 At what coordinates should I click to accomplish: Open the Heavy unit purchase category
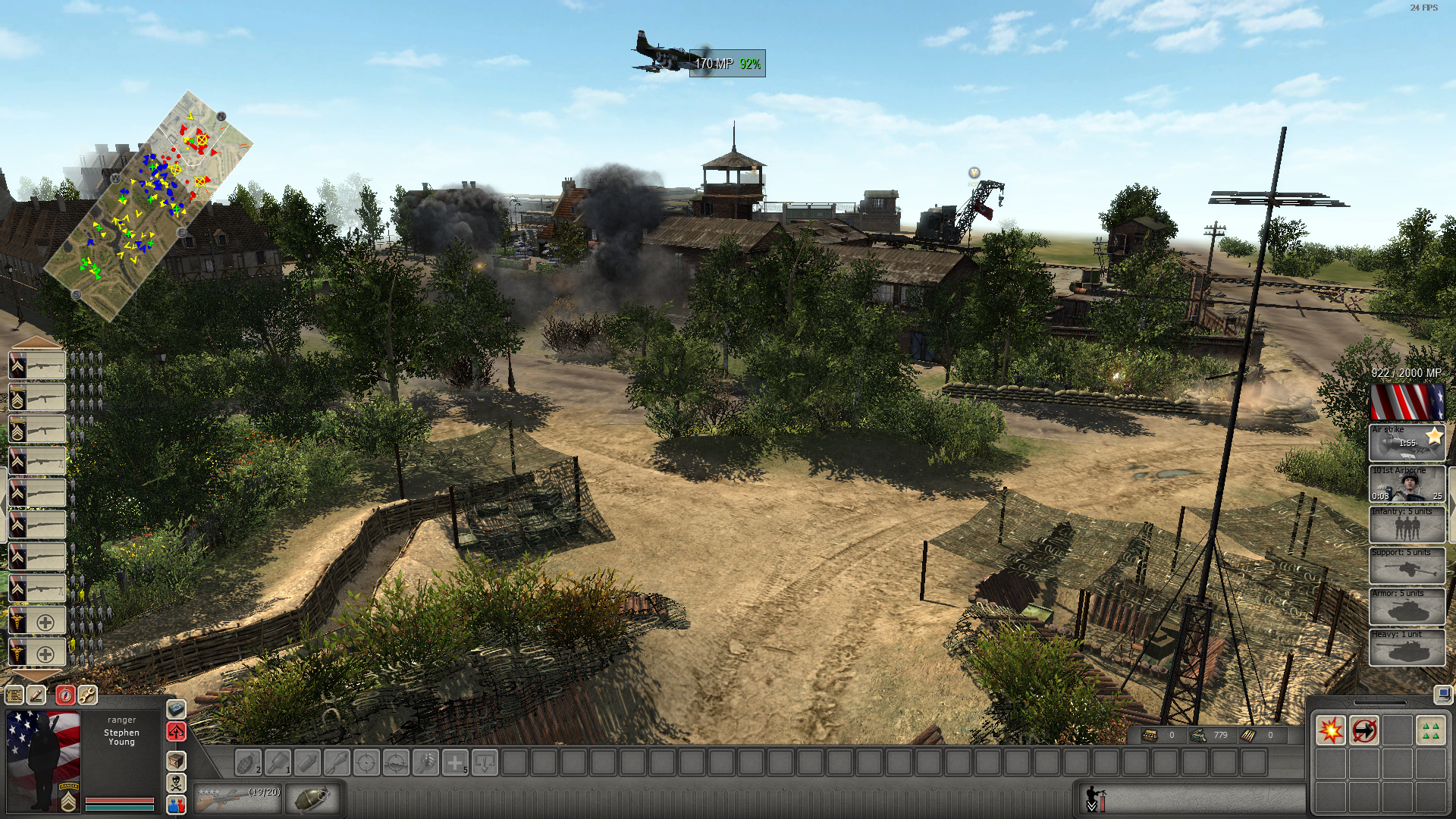[x=1407, y=648]
